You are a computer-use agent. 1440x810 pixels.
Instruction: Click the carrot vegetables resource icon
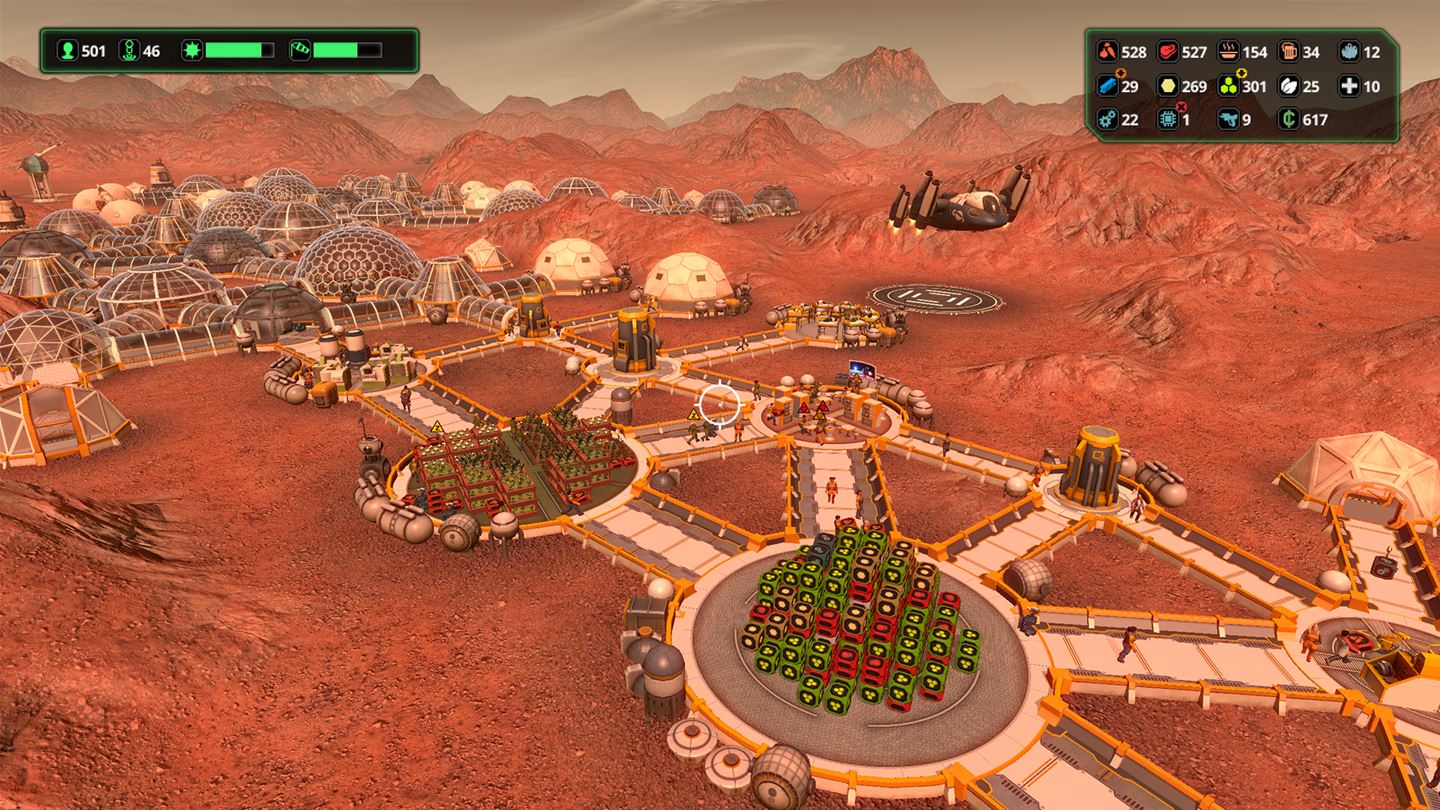tap(1107, 51)
